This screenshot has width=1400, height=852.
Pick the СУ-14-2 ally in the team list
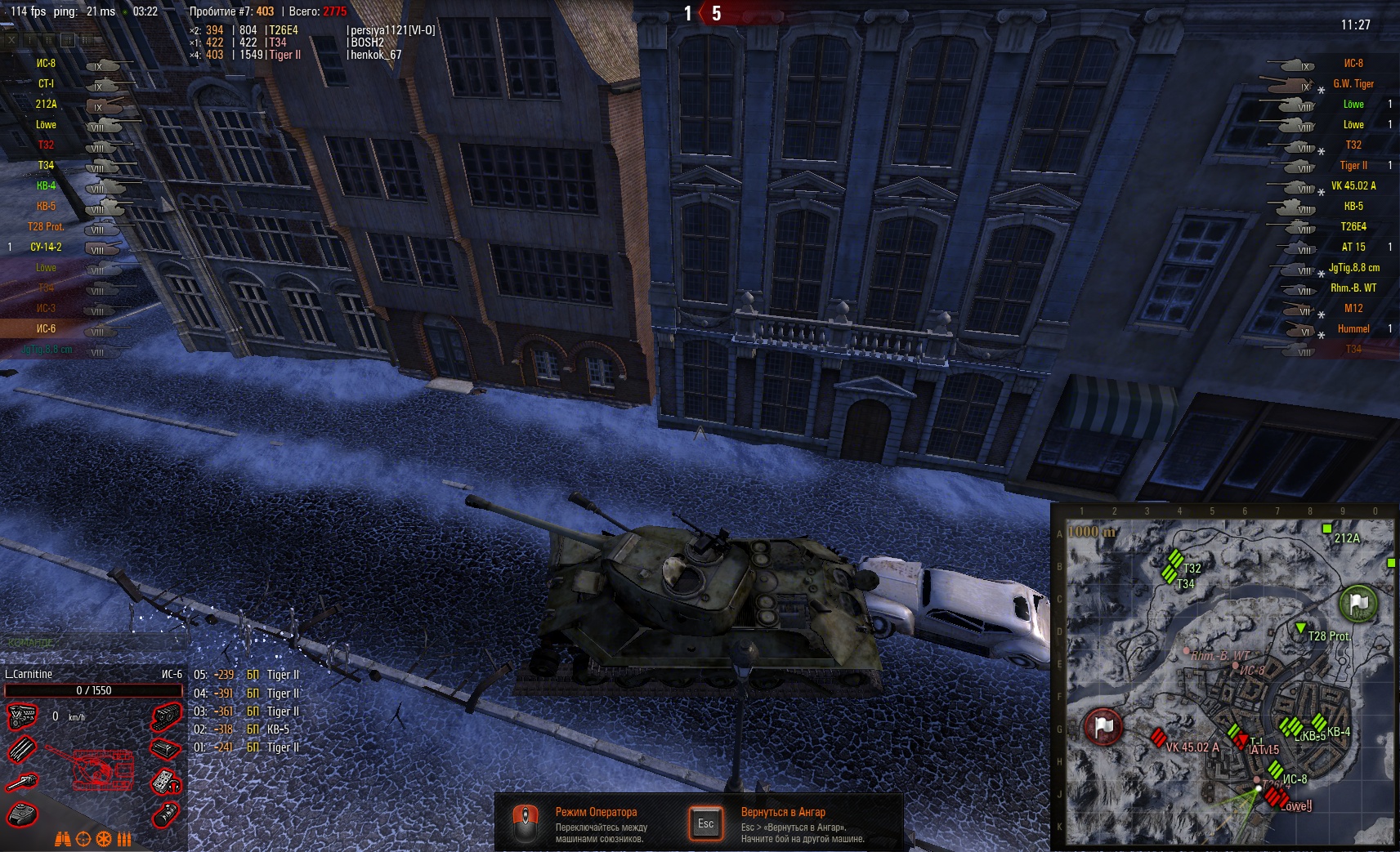47,248
